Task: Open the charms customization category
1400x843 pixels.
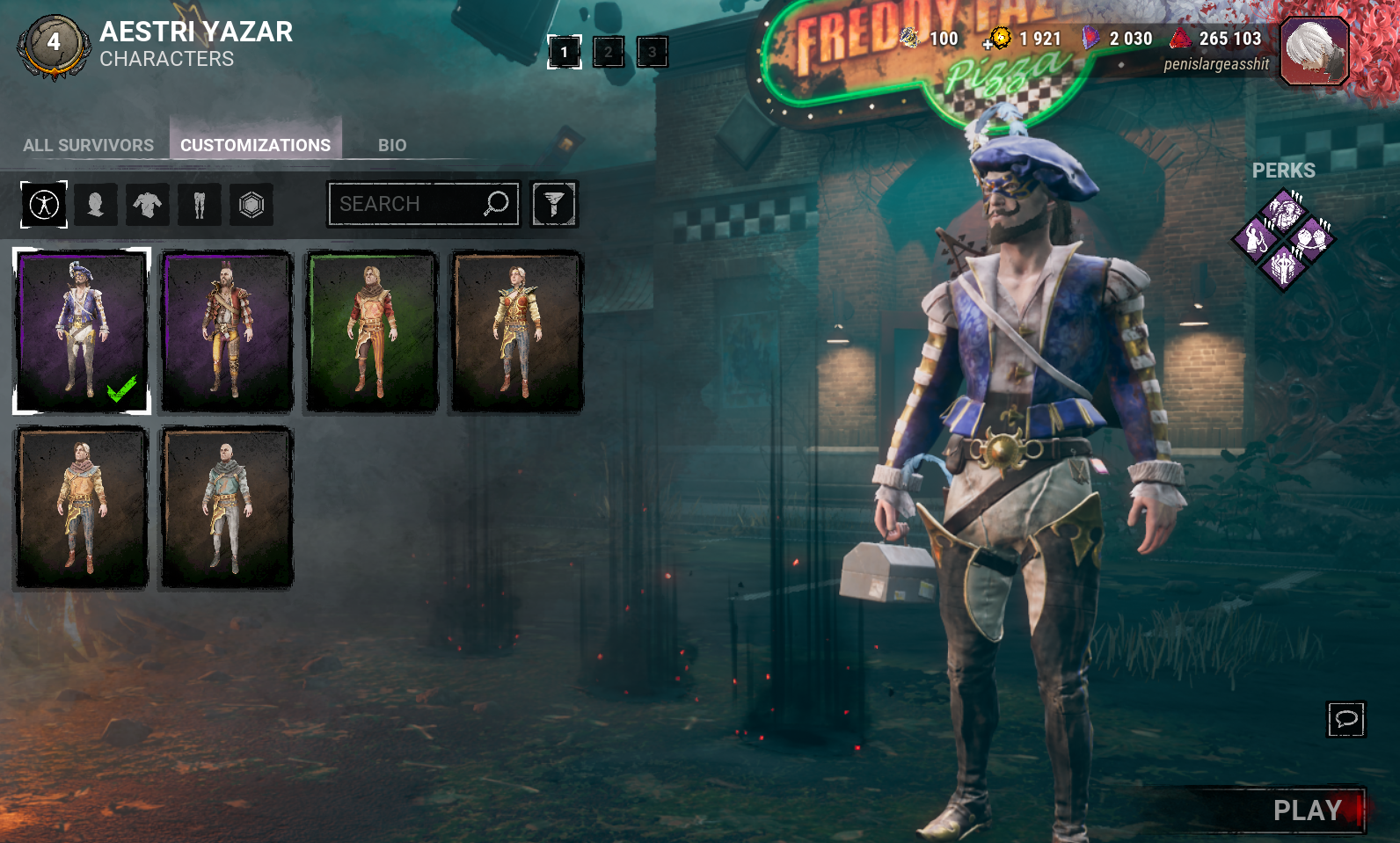Action: pyautogui.click(x=252, y=204)
